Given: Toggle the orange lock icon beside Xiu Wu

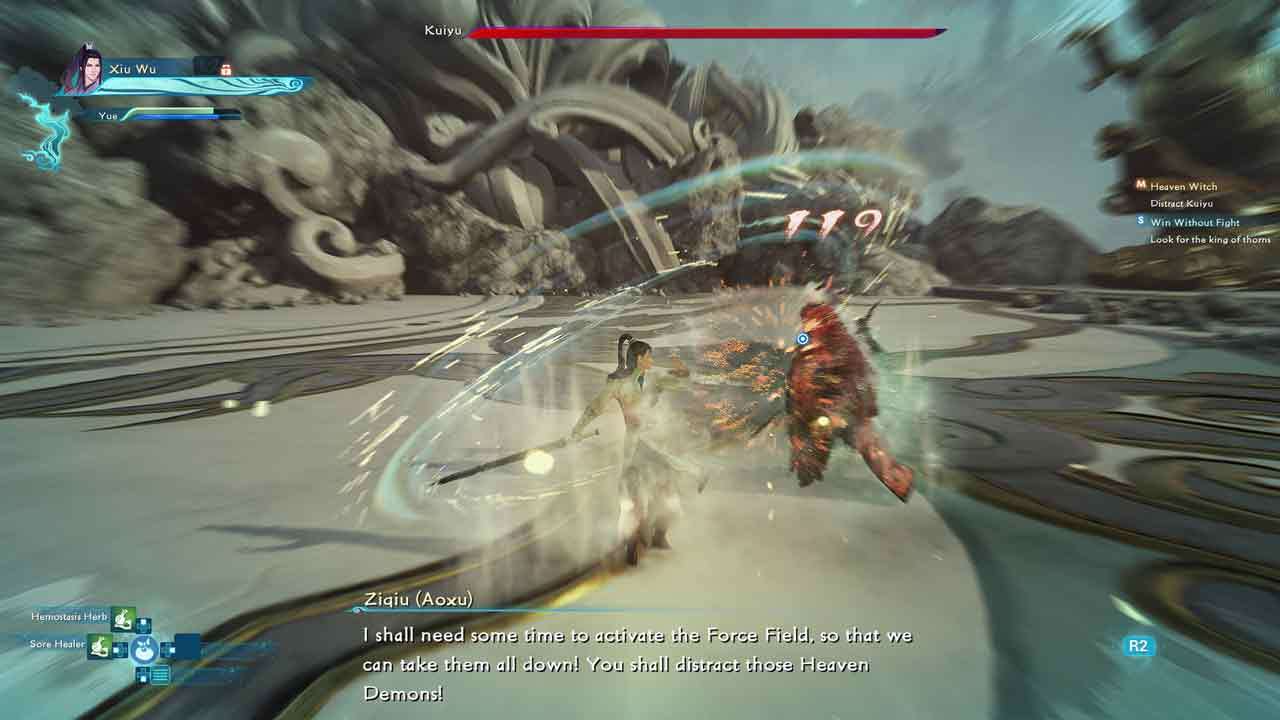Looking at the screenshot, I should click(226, 69).
